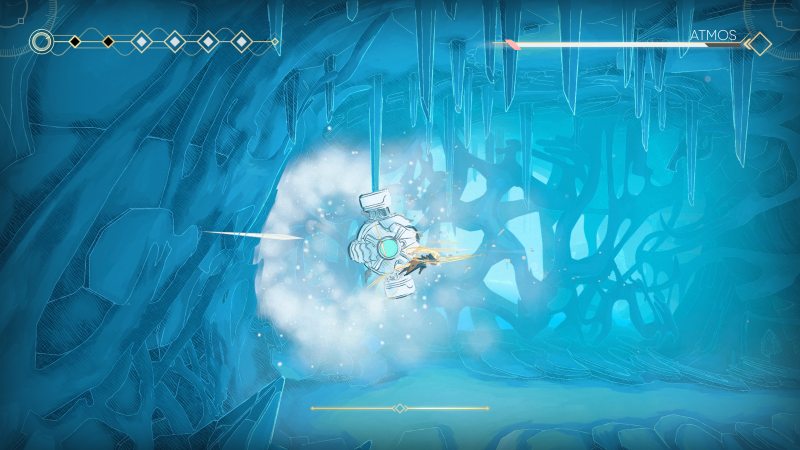The width and height of the screenshot is (800, 450).
Task: Select the diamond emblem next to ATMOS
Action: point(759,43)
